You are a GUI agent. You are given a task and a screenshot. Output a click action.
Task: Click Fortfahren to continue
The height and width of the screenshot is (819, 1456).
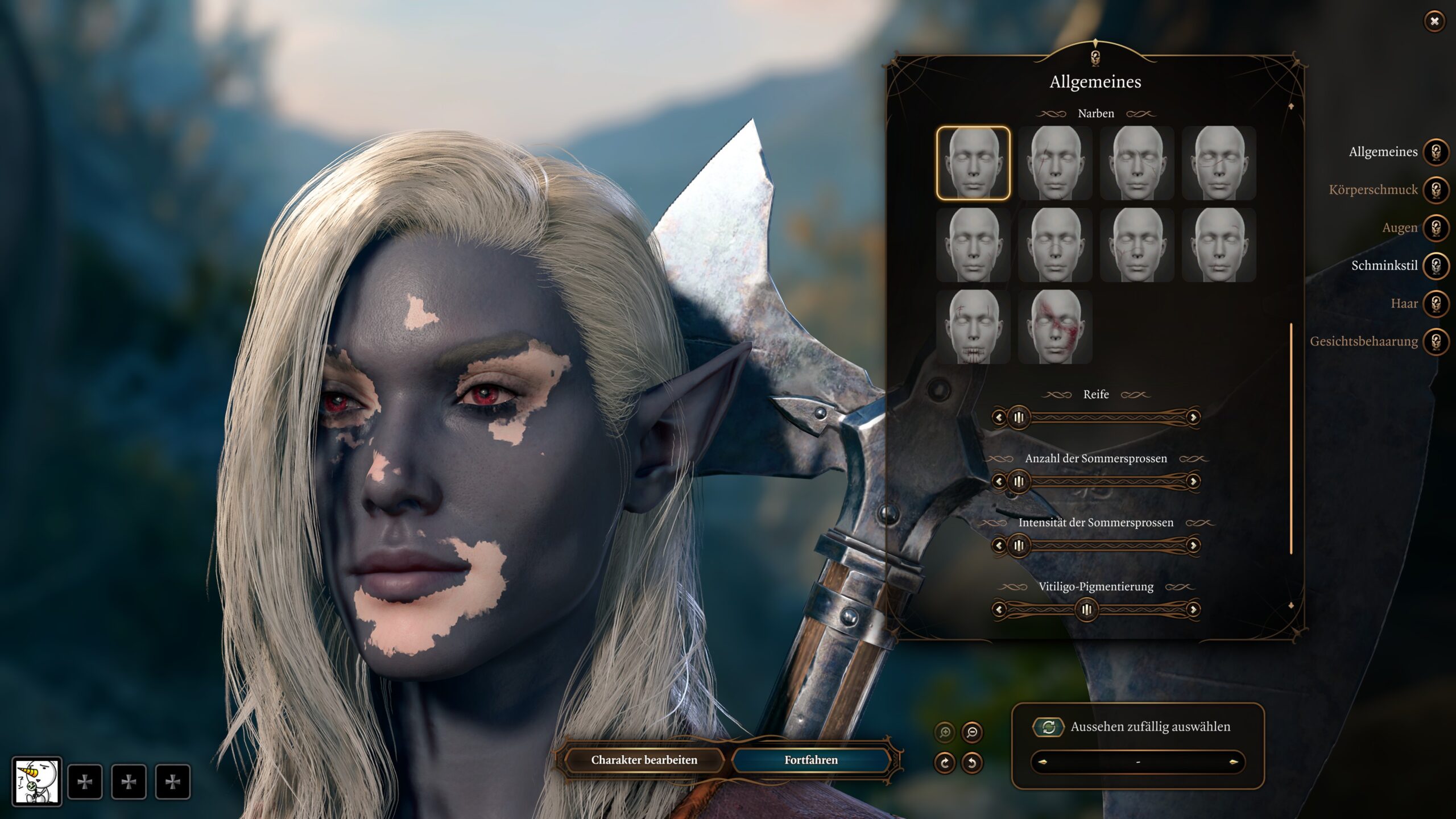point(810,760)
